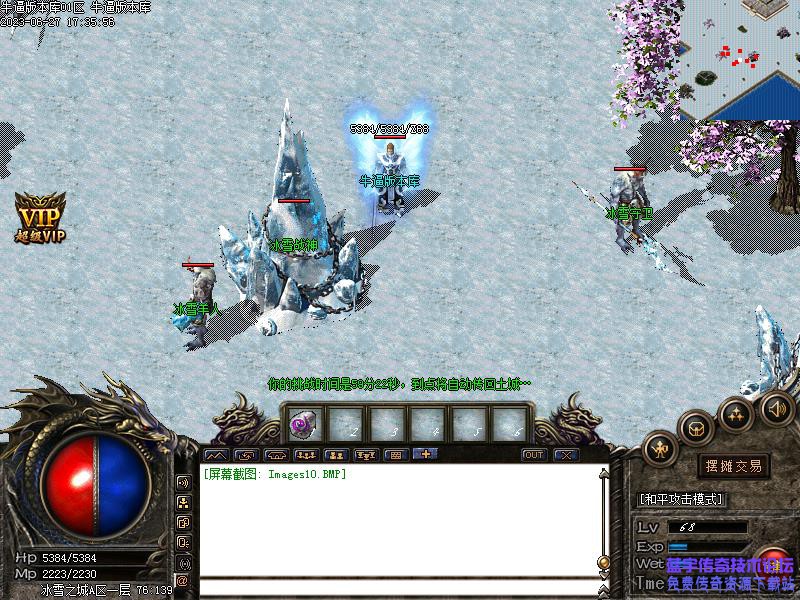Switch the 和平攻击模式 attack mode

[682, 499]
